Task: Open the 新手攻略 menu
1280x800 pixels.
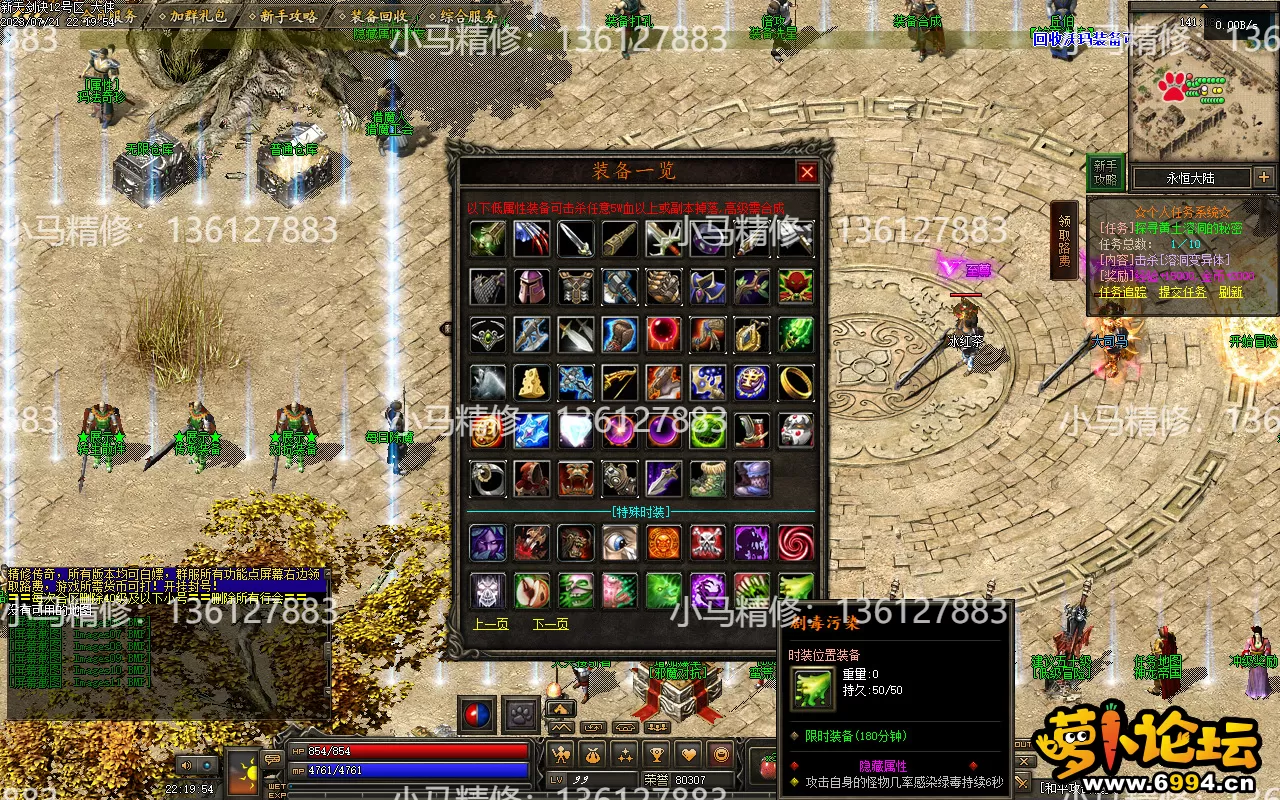Action: point(288,17)
